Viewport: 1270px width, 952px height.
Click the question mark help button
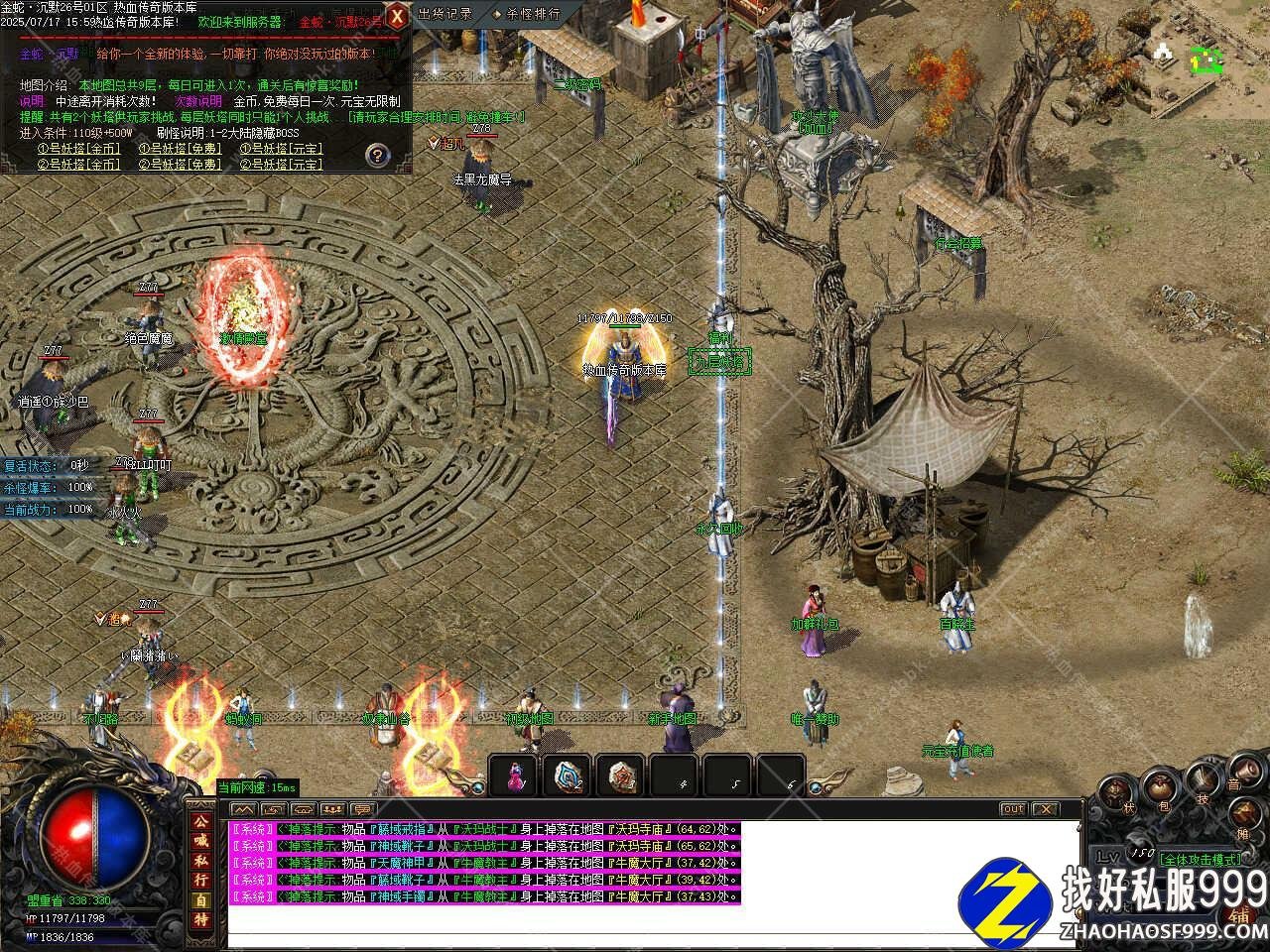coord(377,154)
